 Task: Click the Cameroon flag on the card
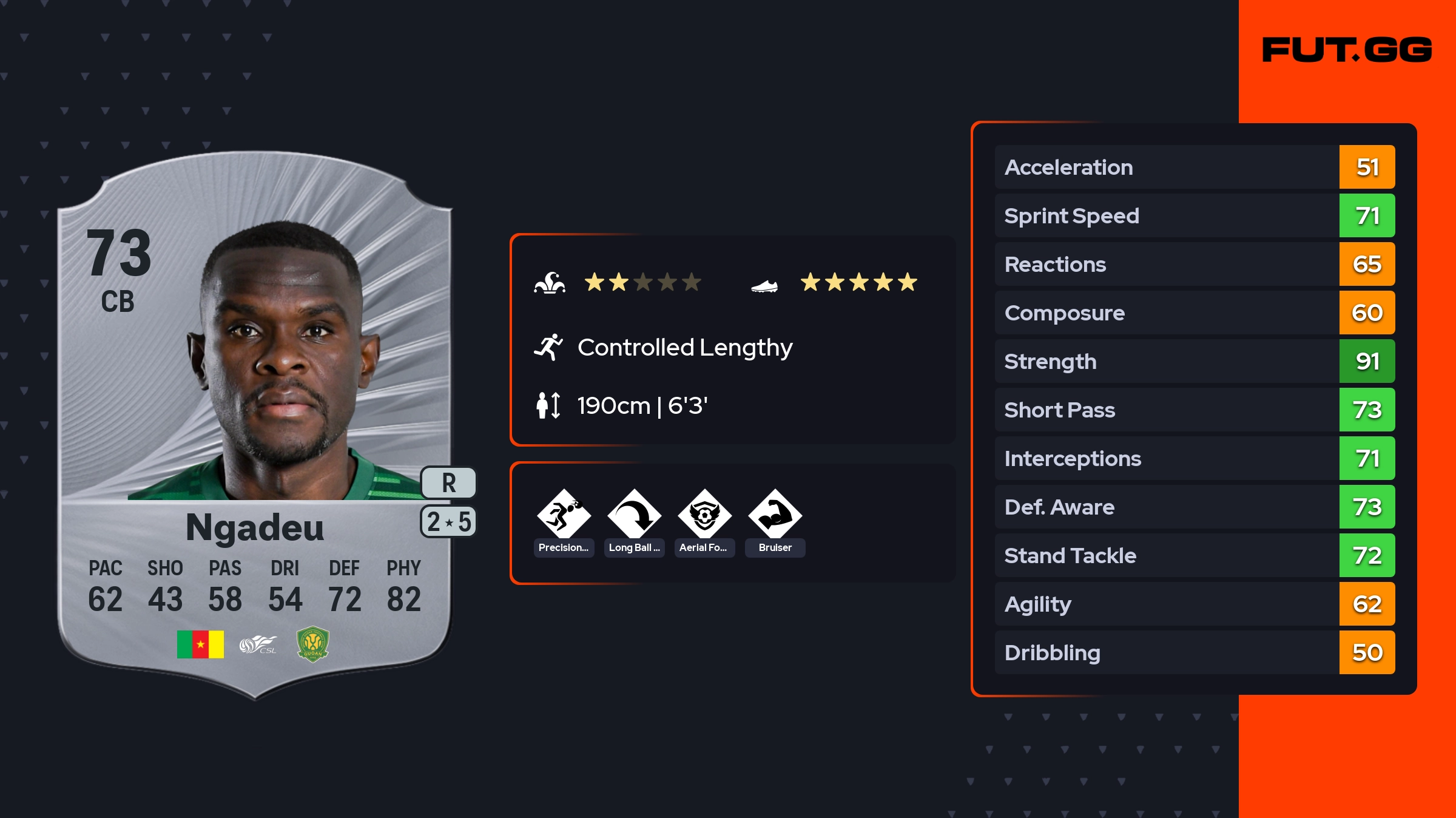200,644
